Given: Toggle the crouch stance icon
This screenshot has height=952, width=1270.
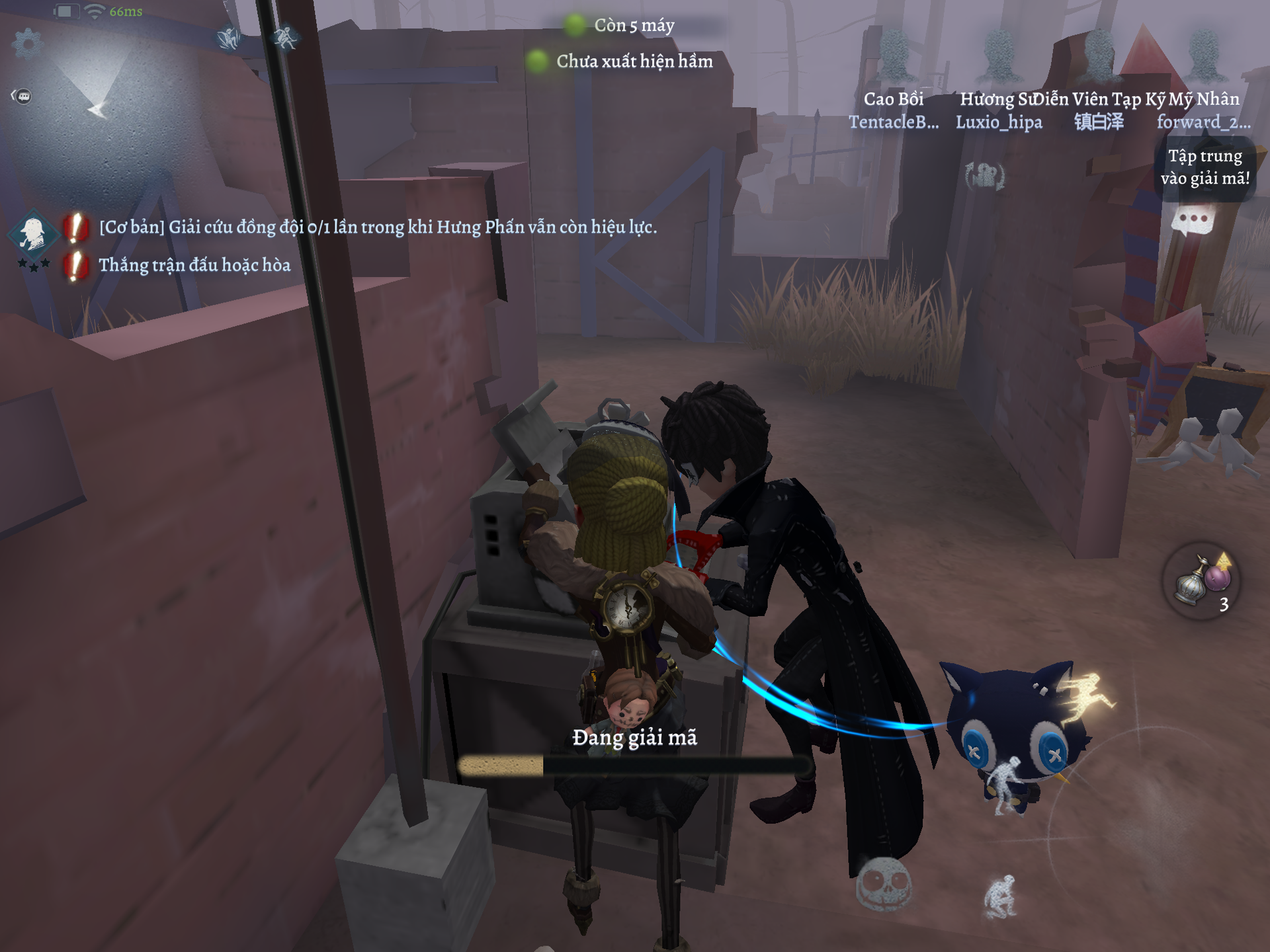Looking at the screenshot, I should (1000, 896).
